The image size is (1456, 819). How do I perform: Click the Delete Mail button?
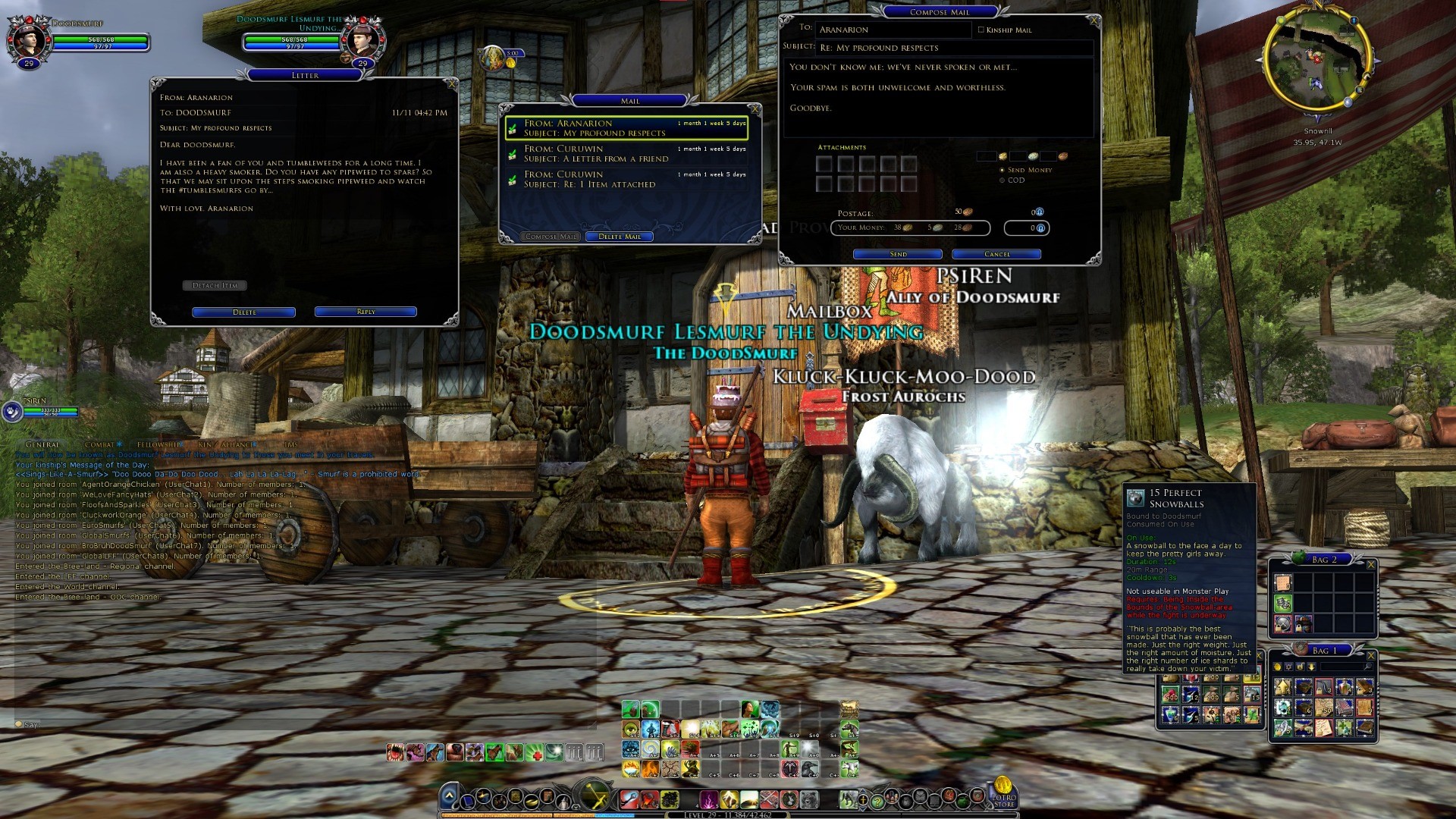(x=619, y=237)
